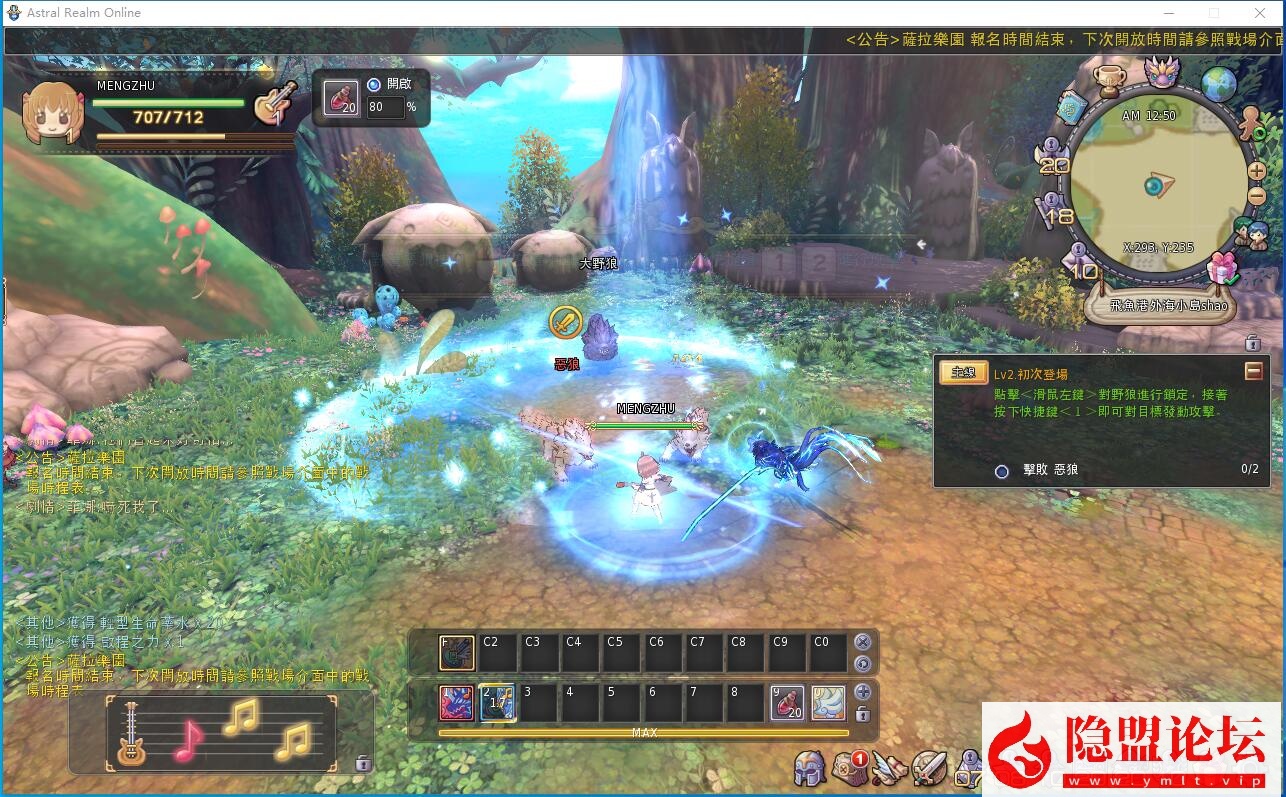This screenshot has width=1286, height=797.
Task: Activate the red dragon skill in slot 1
Action: pos(457,702)
